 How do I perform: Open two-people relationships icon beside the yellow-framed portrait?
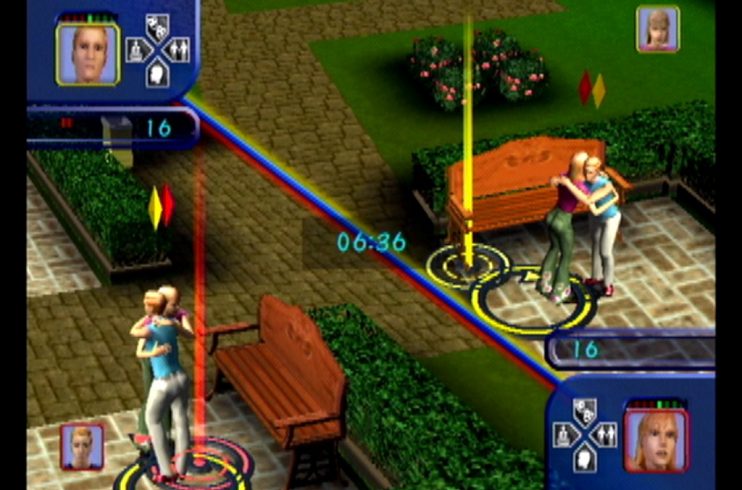(x=178, y=49)
